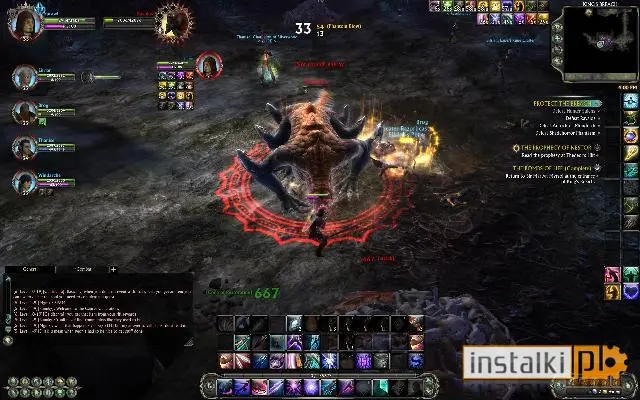Screen dimensions: 640x400
Task: Select the last party member portrait
Action: (x=23, y=182)
